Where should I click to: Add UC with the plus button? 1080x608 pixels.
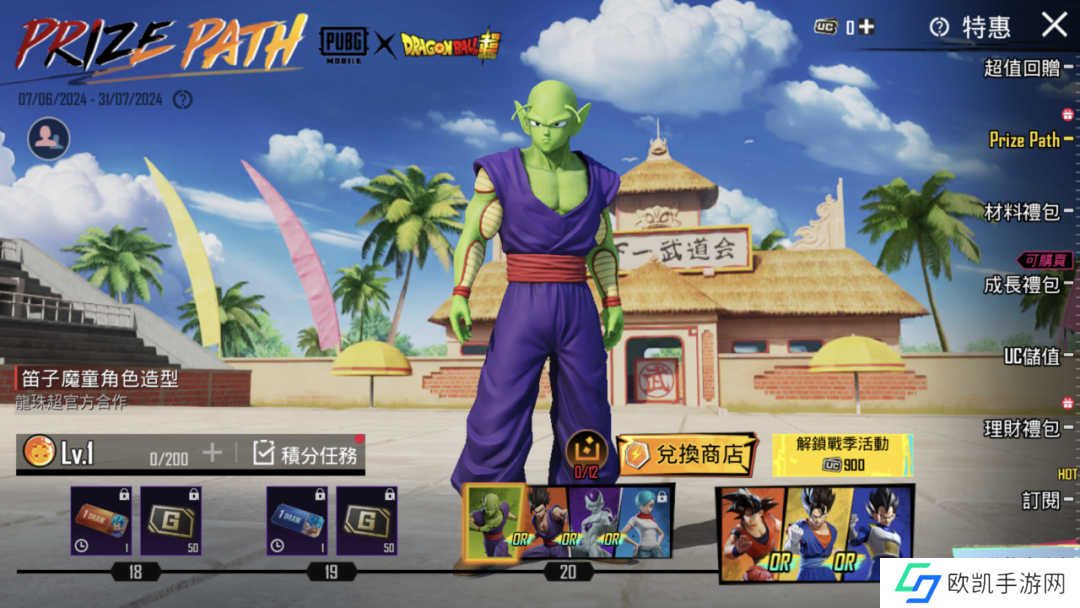867,27
